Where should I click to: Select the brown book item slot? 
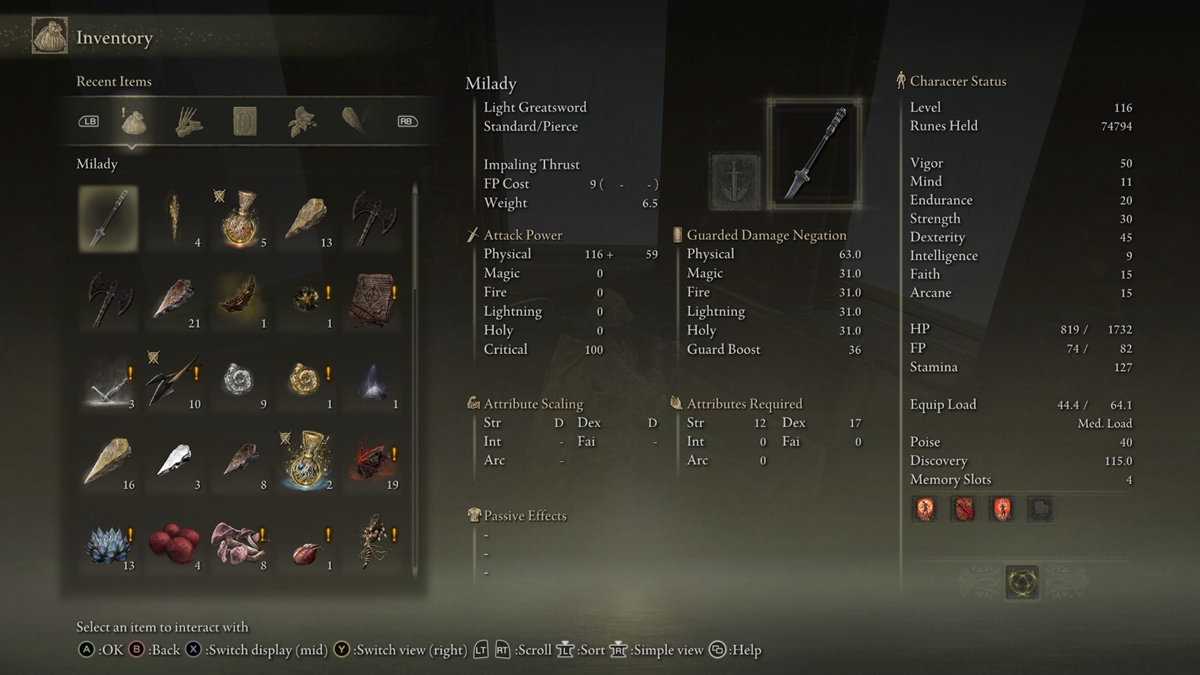371,299
